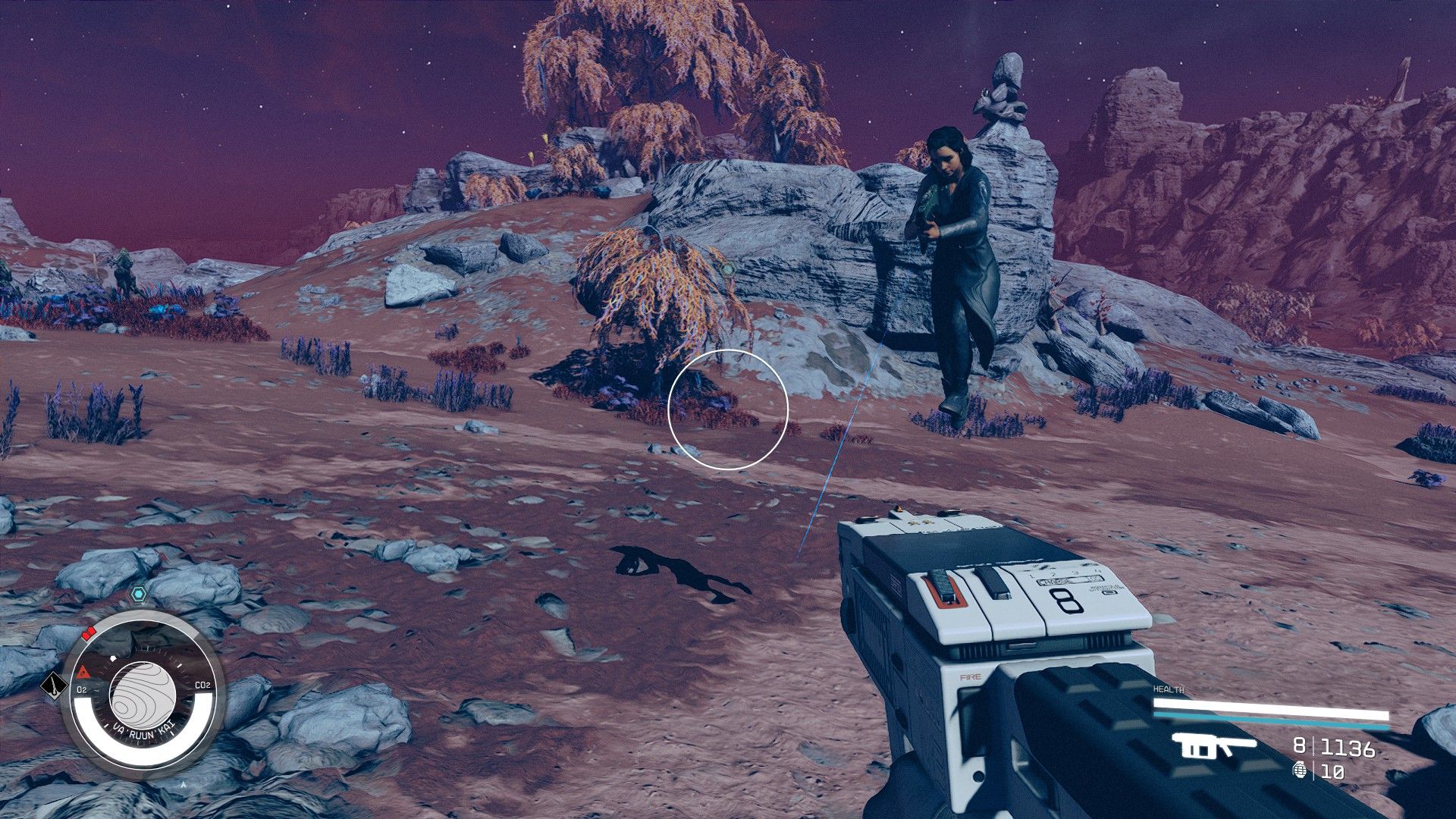Image resolution: width=1456 pixels, height=819 pixels.
Task: Click the cyan hexagon marker above compass
Action: [x=137, y=594]
